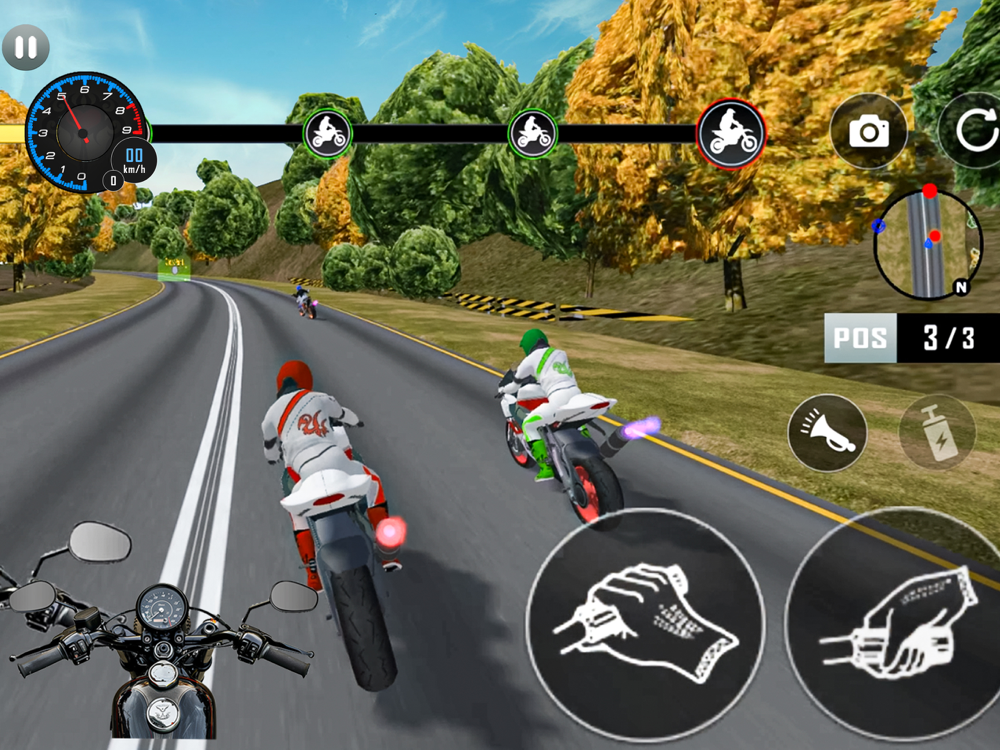1000x750 pixels.
Task: Tap the camera view button
Action: click(868, 131)
